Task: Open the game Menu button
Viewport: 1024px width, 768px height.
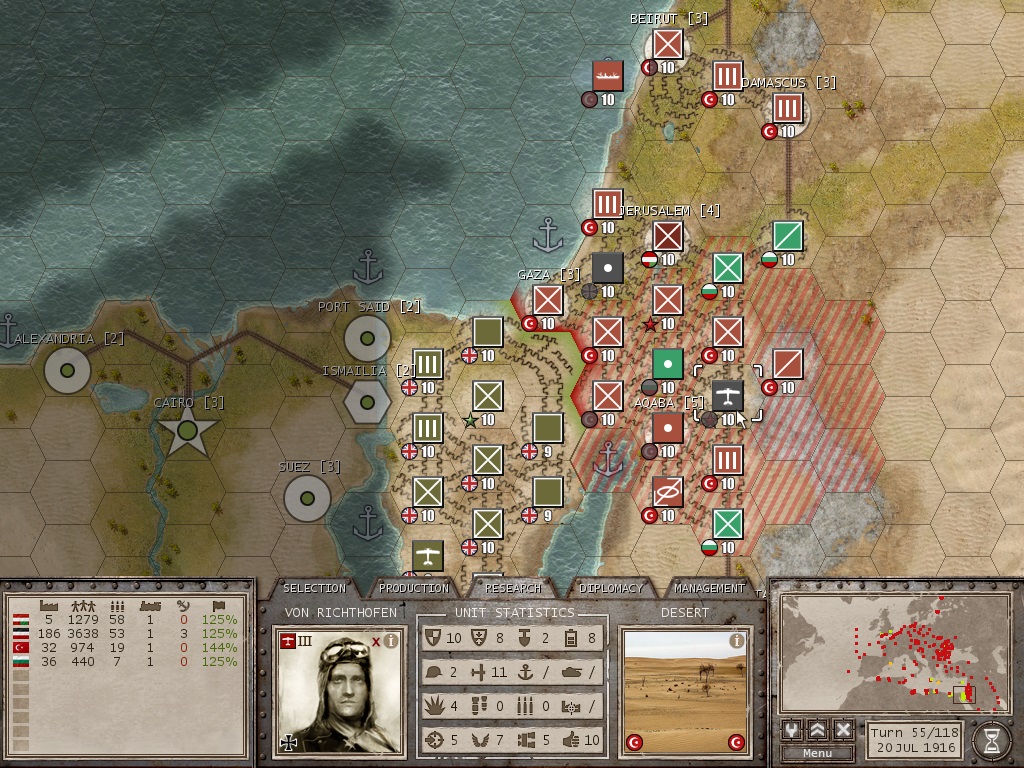Action: pyautogui.click(x=817, y=753)
